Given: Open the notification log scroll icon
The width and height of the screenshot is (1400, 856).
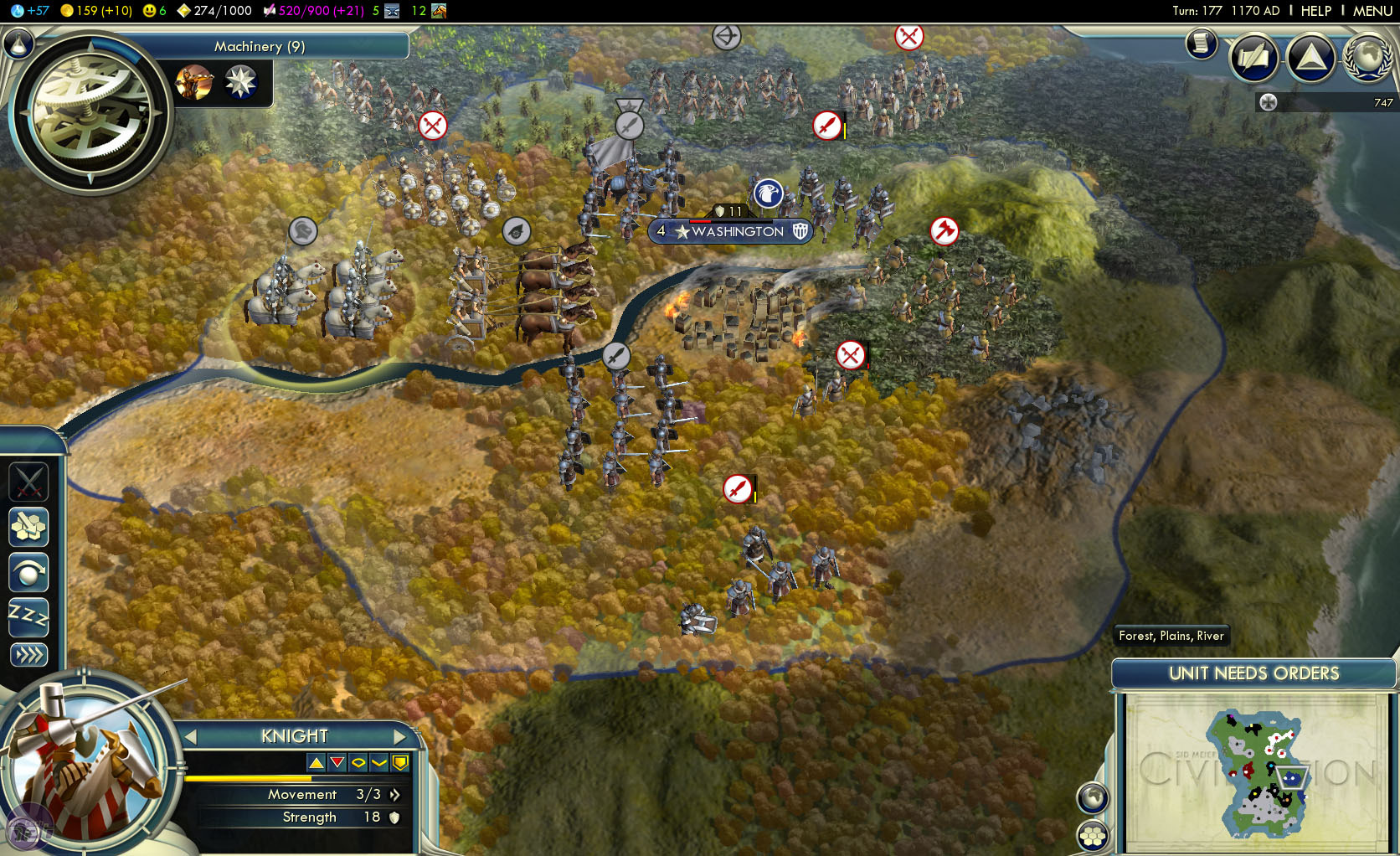Looking at the screenshot, I should (x=1201, y=44).
